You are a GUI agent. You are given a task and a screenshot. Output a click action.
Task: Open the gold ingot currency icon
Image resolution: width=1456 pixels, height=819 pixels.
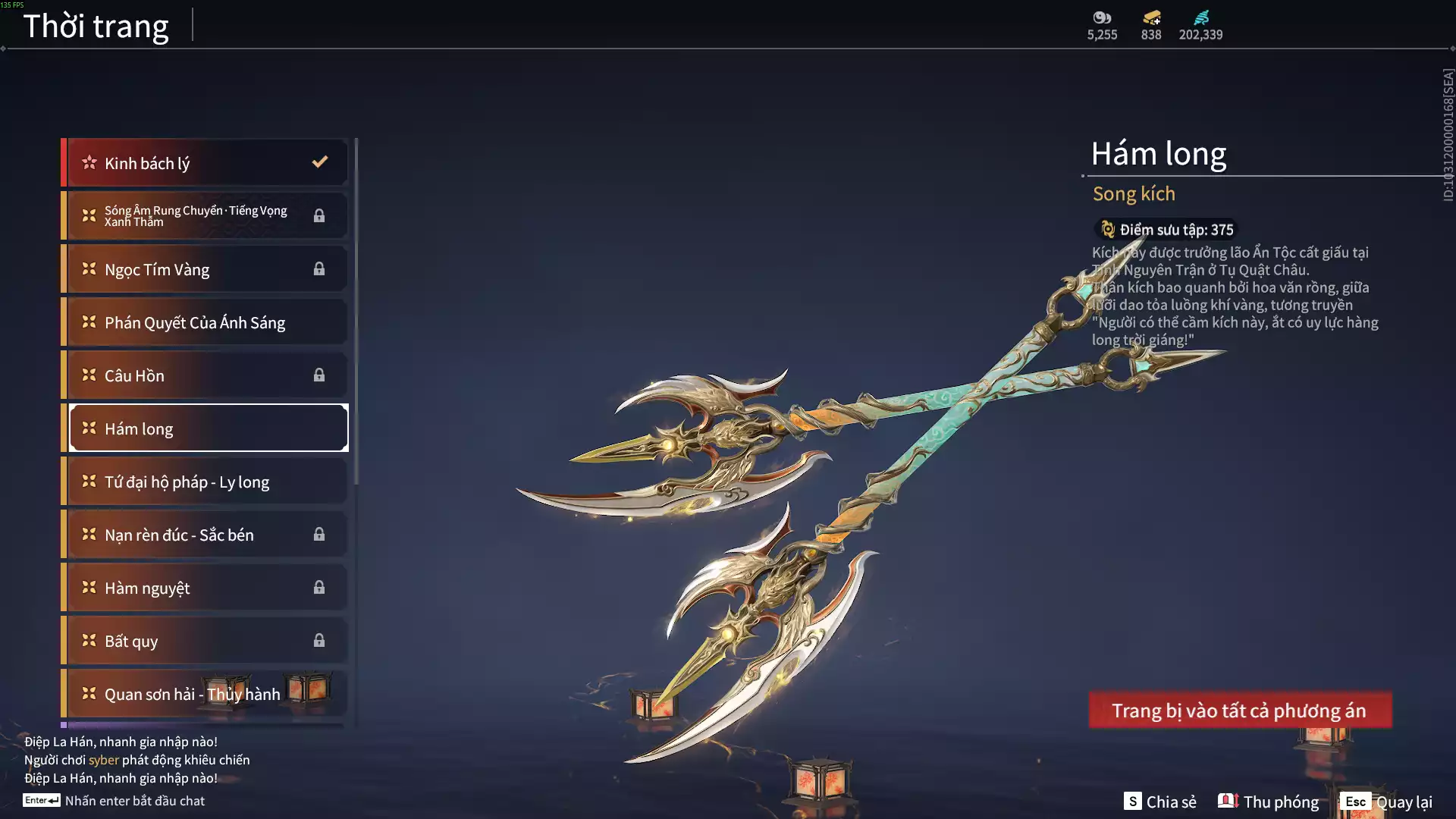[1151, 17]
